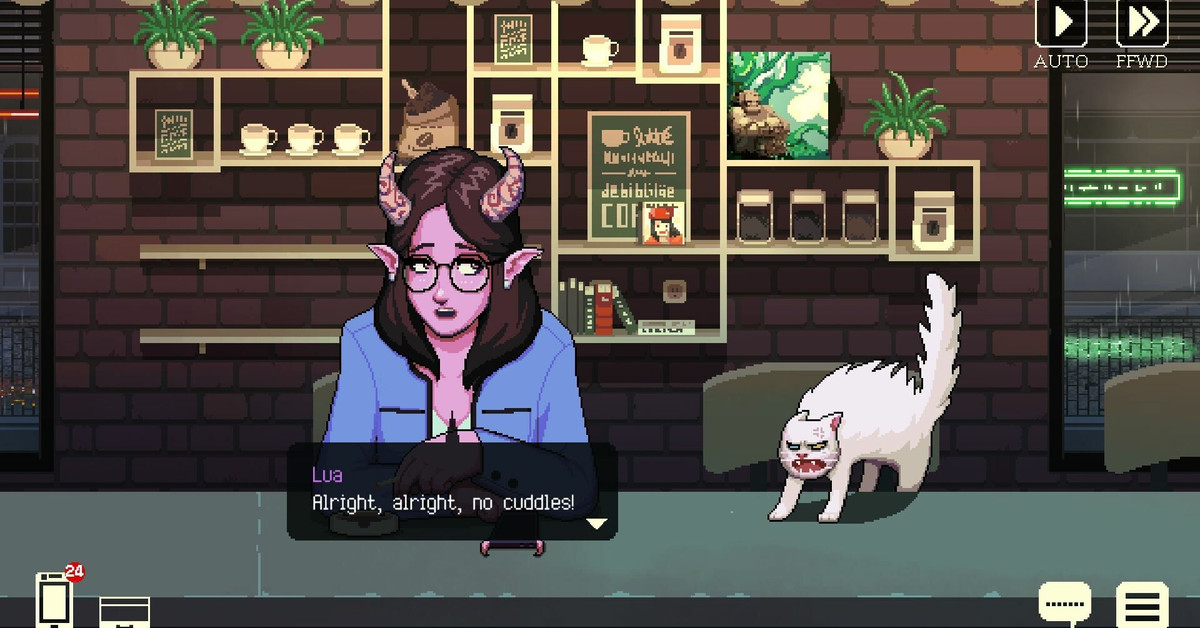Advance the dialogue with the white arrow
Viewport: 1200px width, 628px height.
click(x=596, y=523)
